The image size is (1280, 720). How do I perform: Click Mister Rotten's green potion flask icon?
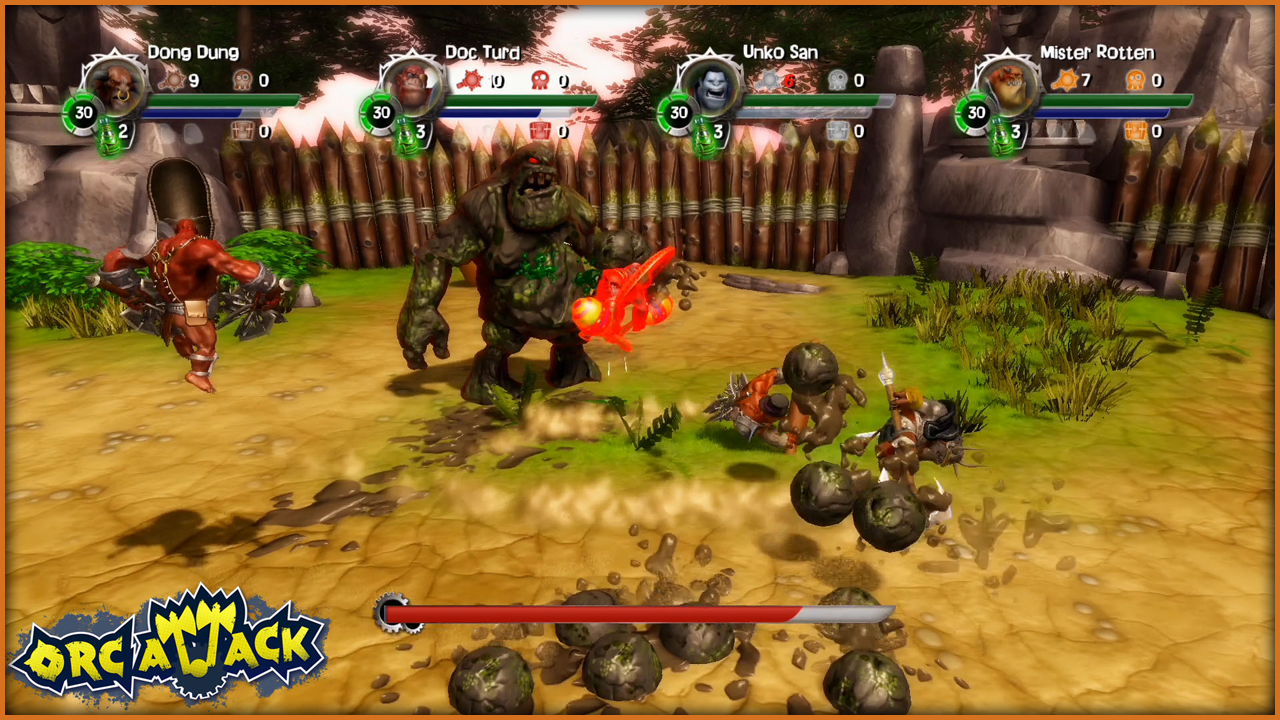point(1000,136)
